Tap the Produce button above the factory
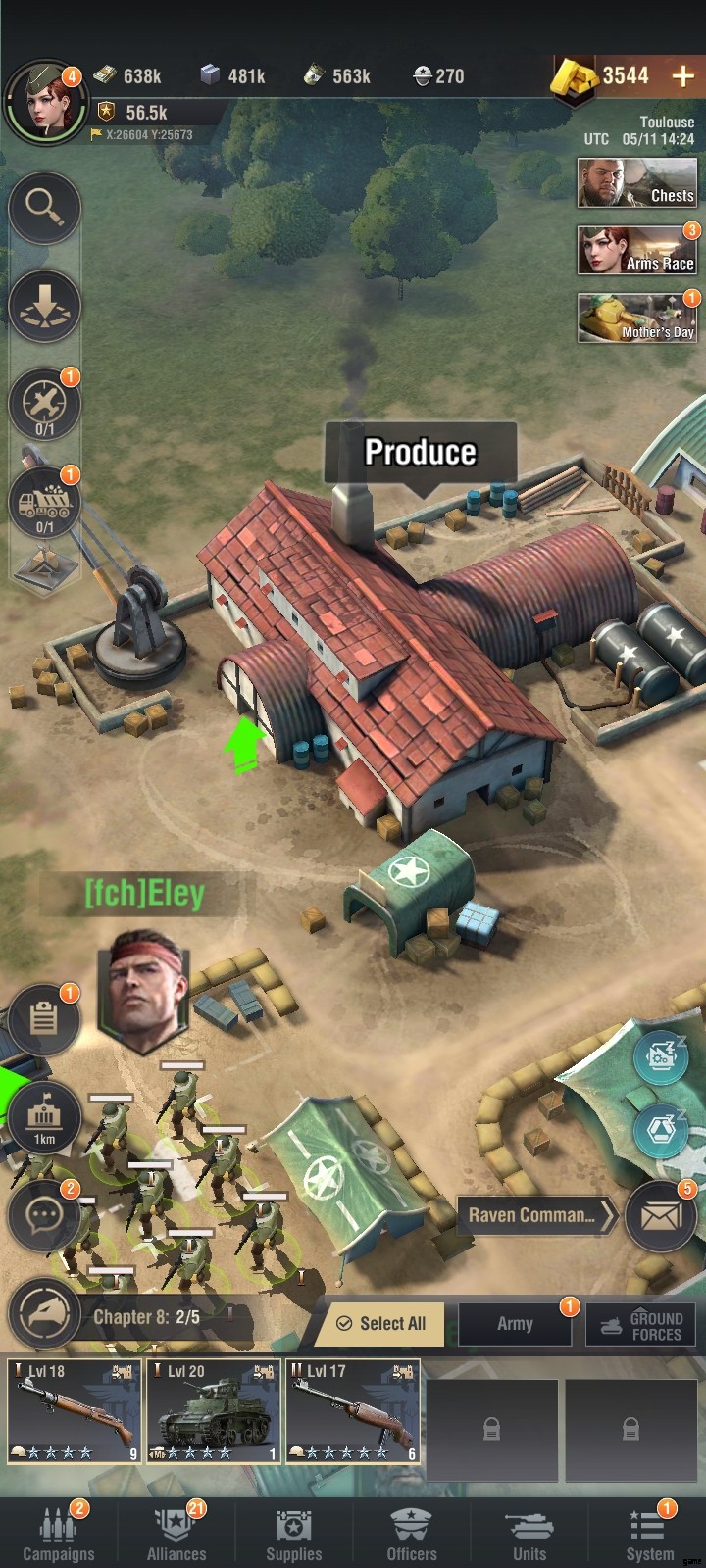The image size is (706, 1568). (421, 452)
